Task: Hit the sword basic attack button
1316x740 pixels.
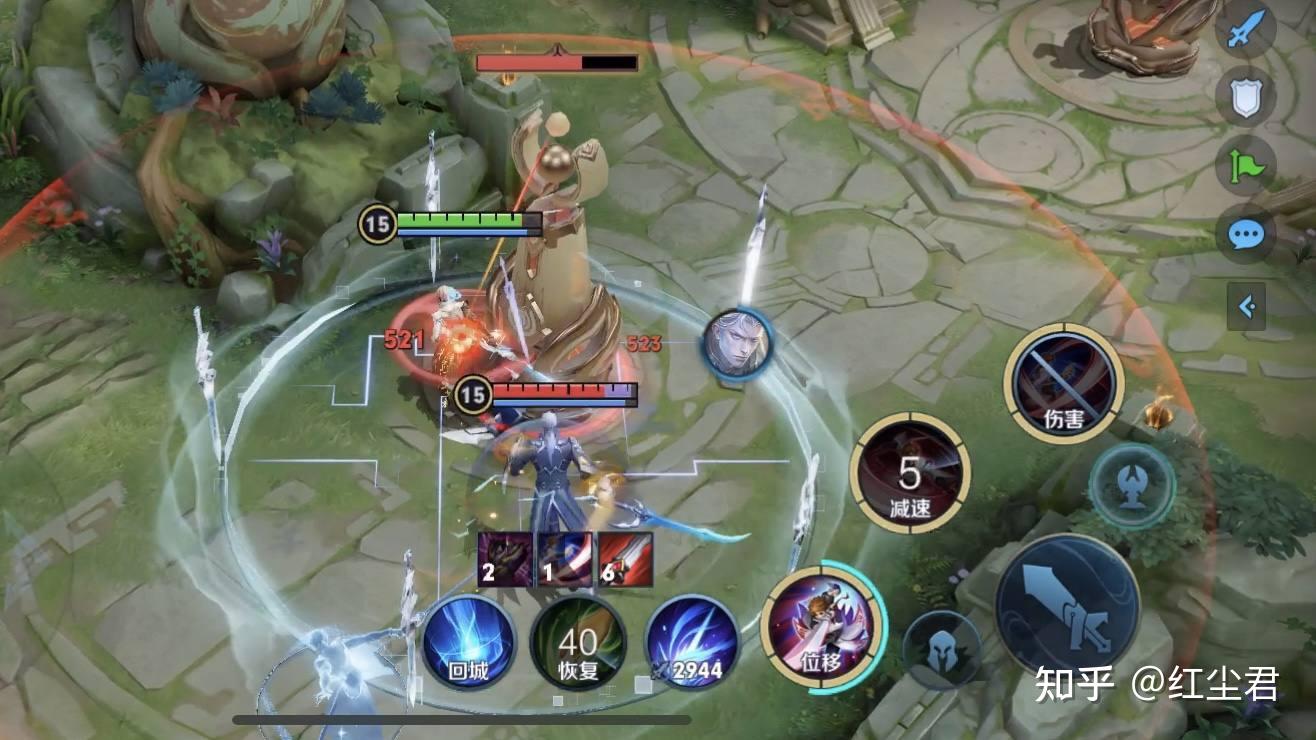Action: point(1067,607)
